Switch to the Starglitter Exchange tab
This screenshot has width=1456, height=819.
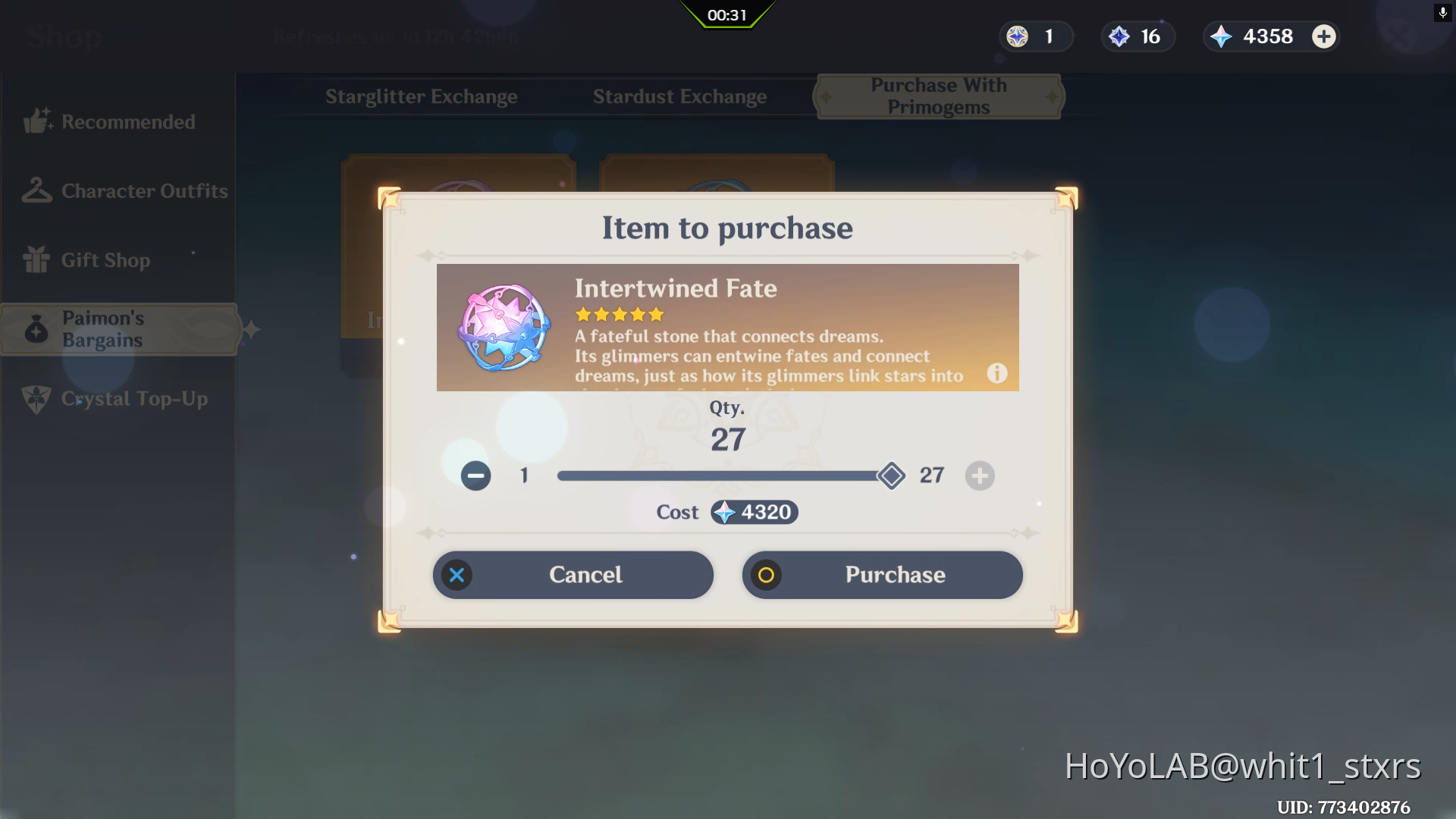(x=421, y=96)
